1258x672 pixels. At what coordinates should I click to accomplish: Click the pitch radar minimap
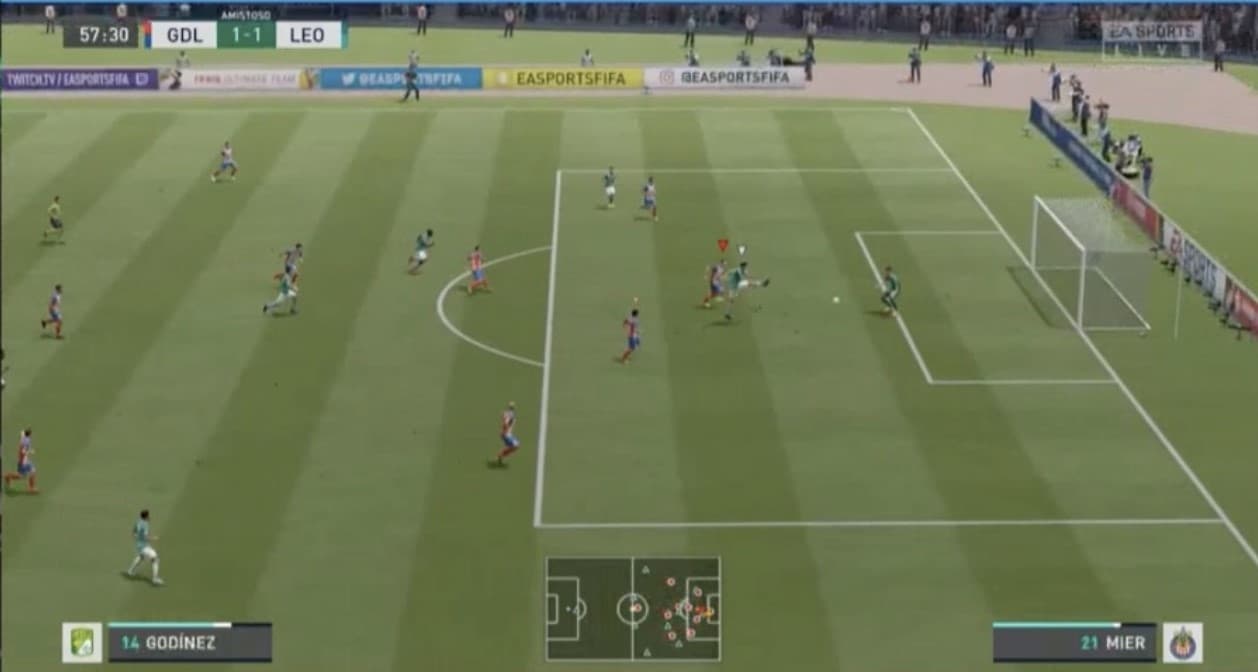(632, 608)
